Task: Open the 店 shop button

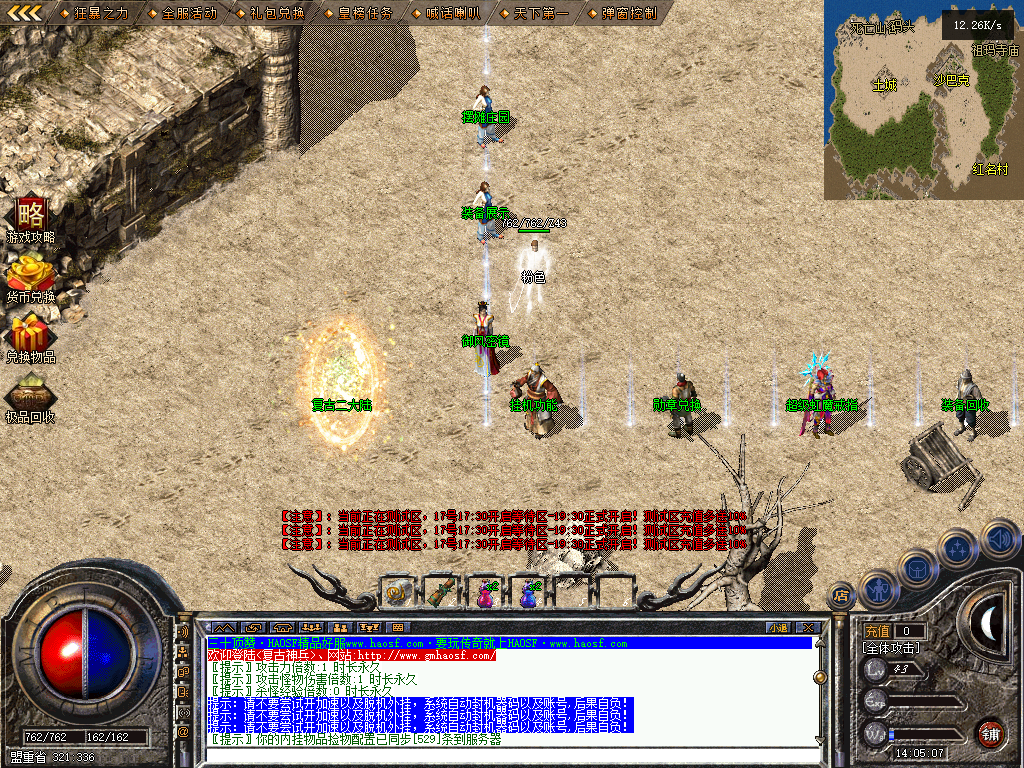Action: [840, 597]
